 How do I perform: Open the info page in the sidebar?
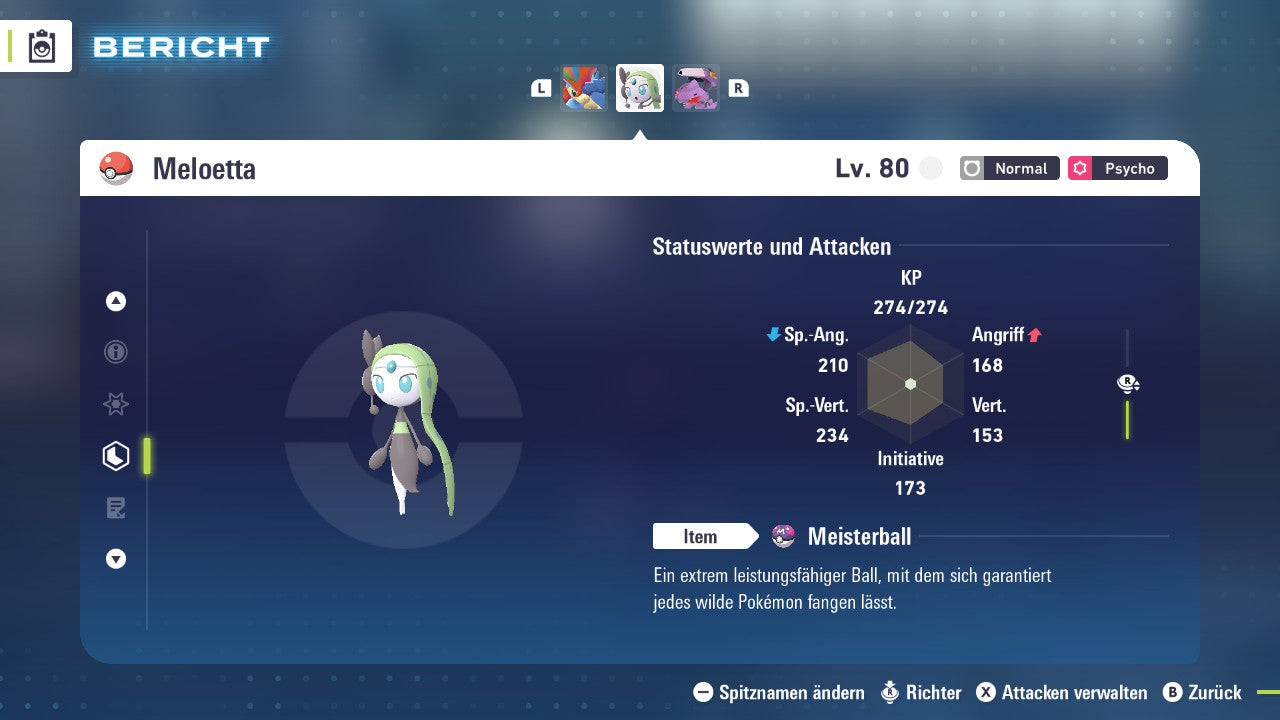point(115,352)
